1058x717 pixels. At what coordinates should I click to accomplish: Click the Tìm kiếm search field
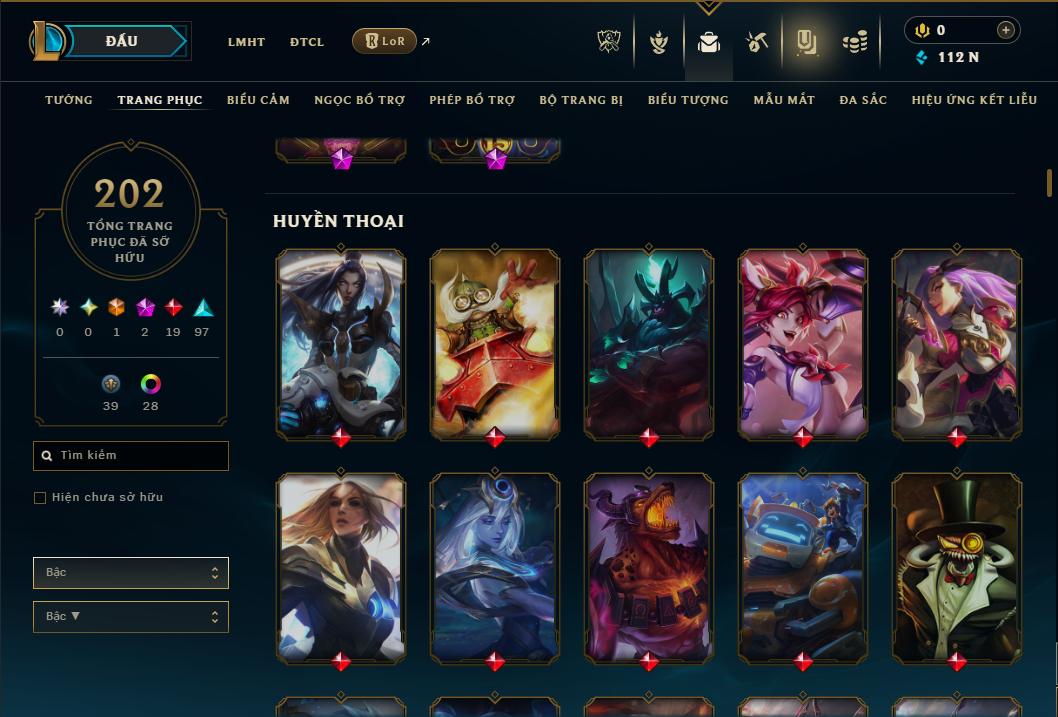point(131,456)
